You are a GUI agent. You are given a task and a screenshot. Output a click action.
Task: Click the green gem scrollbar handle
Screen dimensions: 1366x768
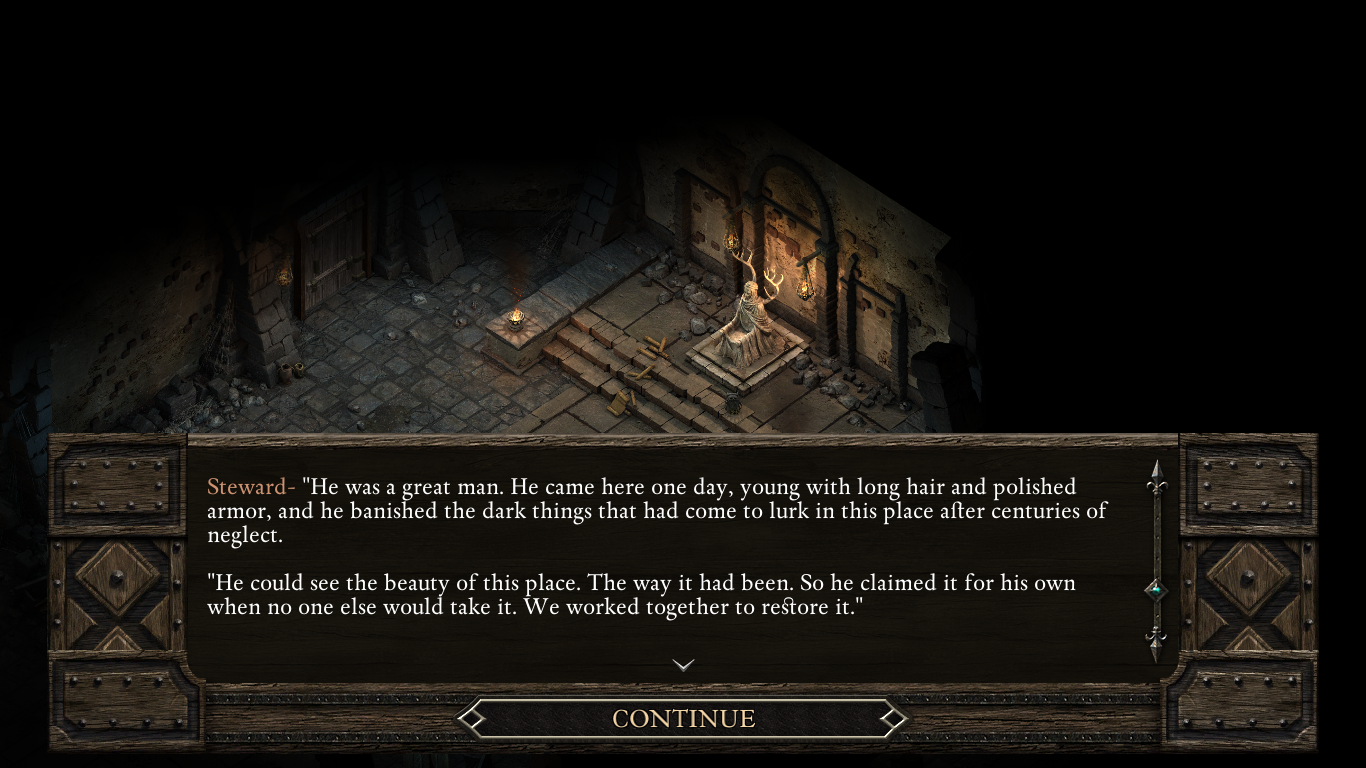point(1157,590)
